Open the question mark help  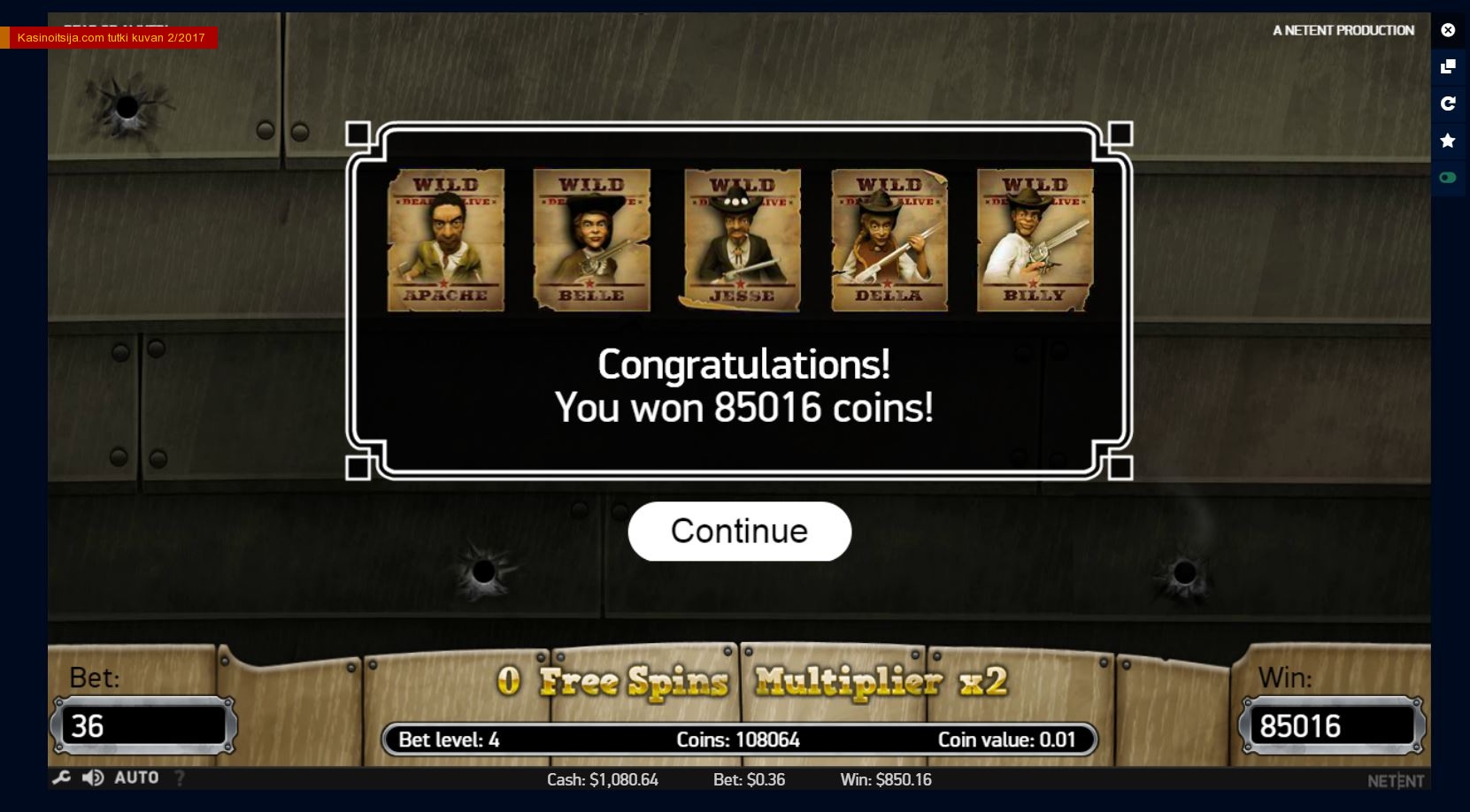tap(180, 778)
